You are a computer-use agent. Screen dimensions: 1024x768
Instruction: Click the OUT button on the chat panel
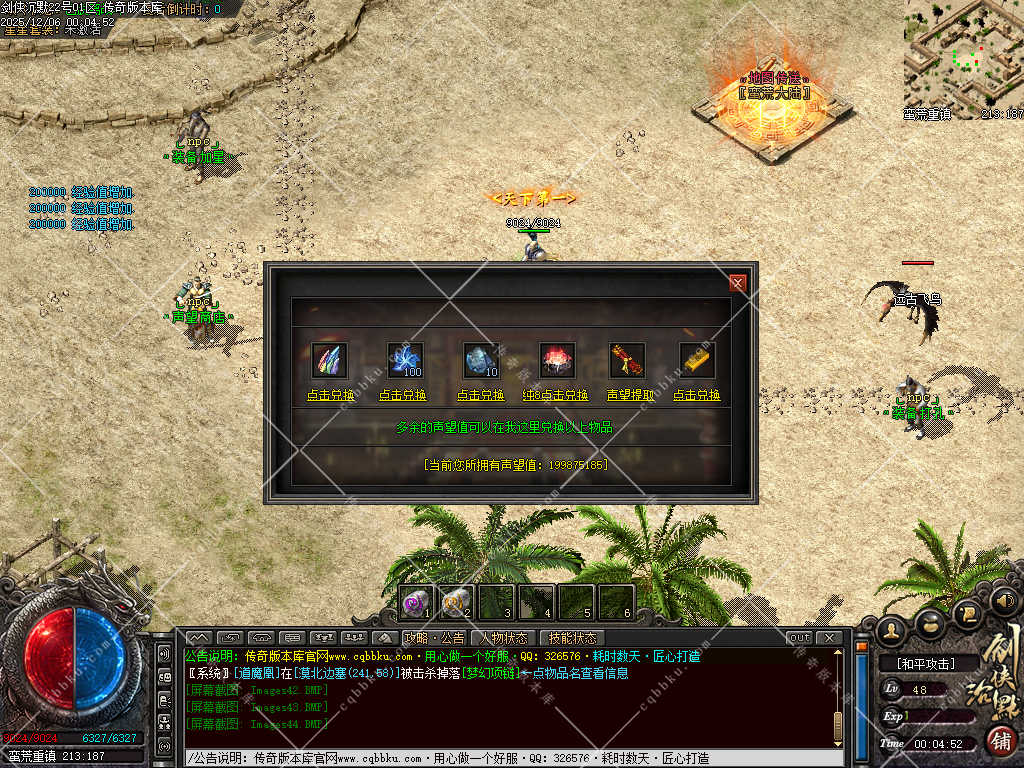(799, 638)
